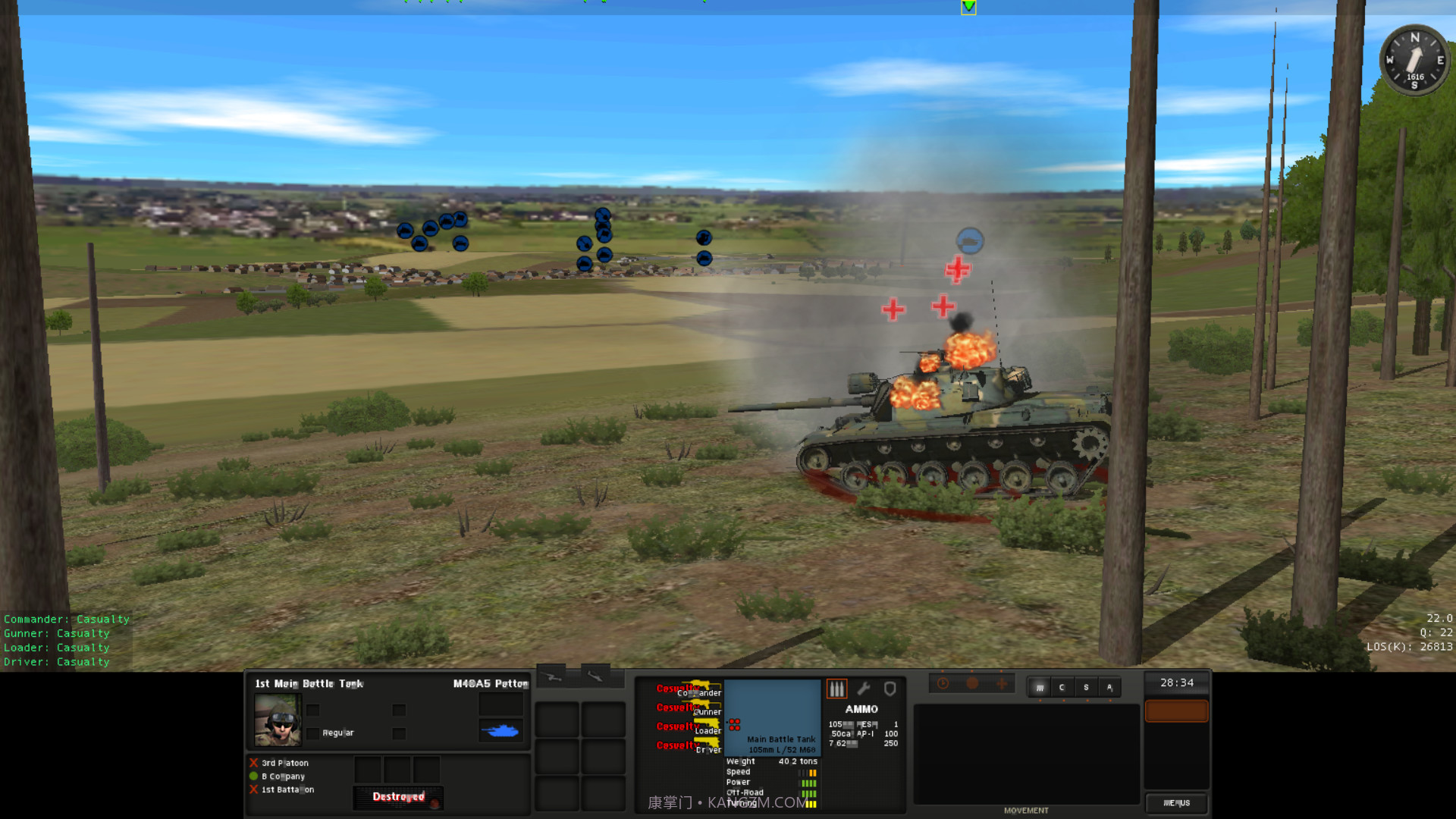
Task: Switch to the Combat command tab
Action: (1062, 687)
